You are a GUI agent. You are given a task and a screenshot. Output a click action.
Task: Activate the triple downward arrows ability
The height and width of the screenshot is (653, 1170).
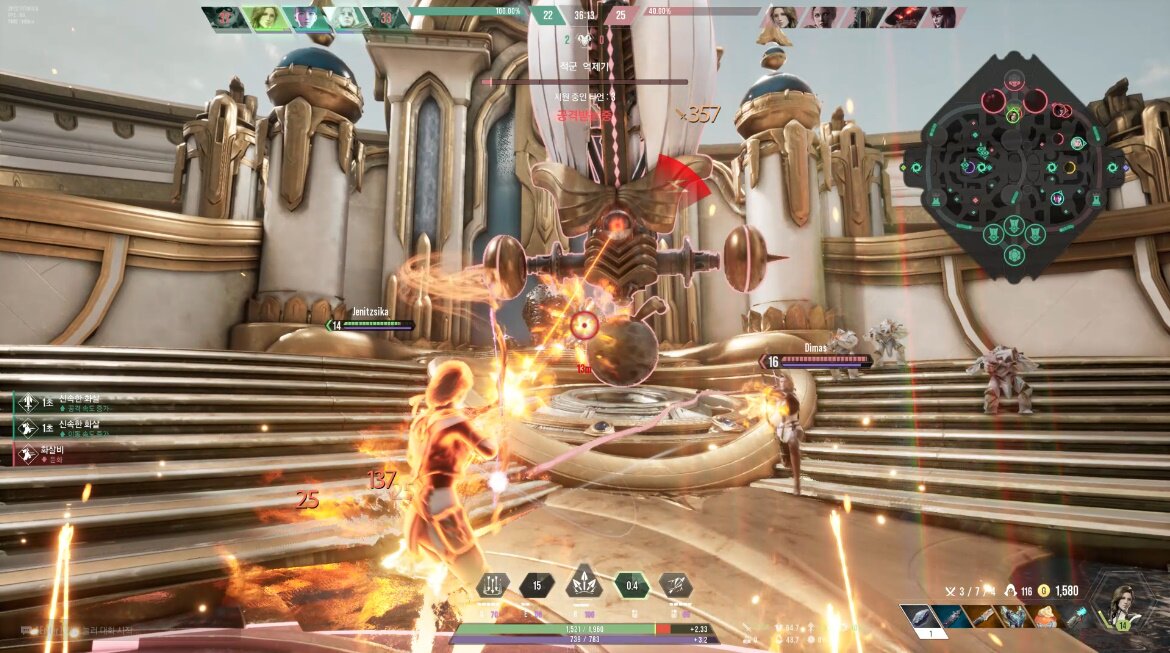(491, 585)
